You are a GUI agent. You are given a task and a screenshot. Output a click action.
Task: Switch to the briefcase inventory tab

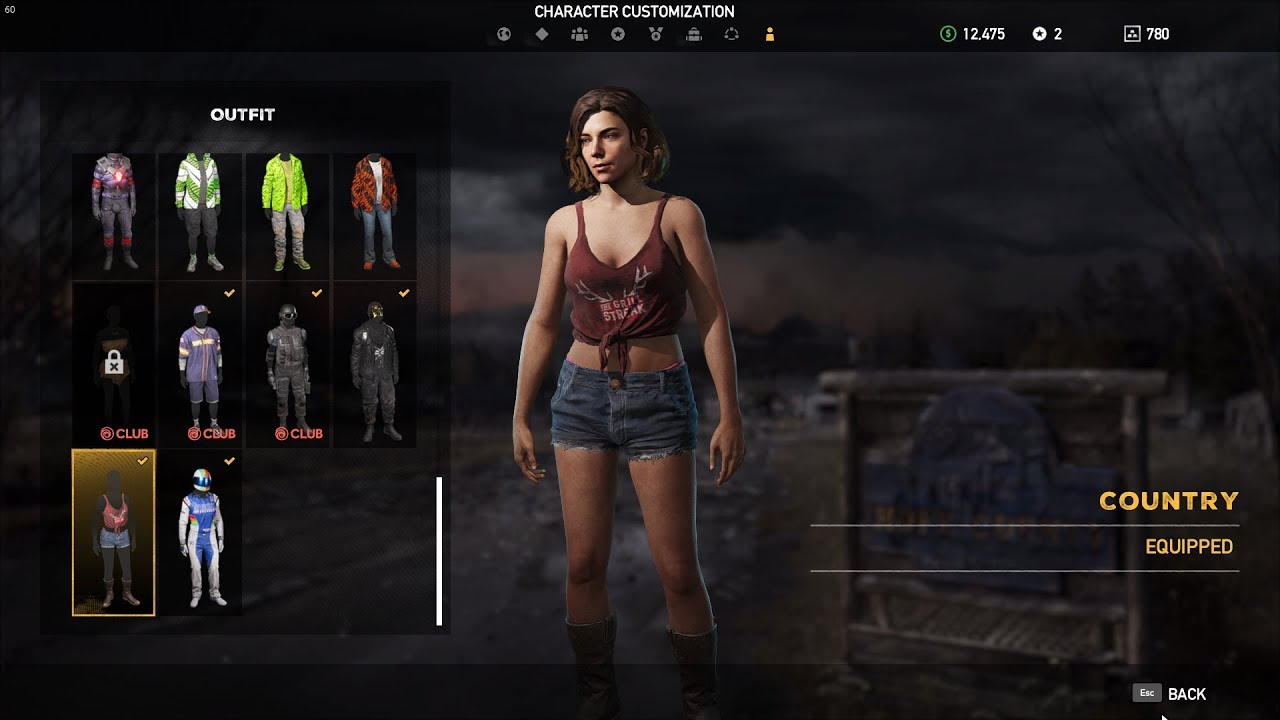pyautogui.click(x=694, y=34)
